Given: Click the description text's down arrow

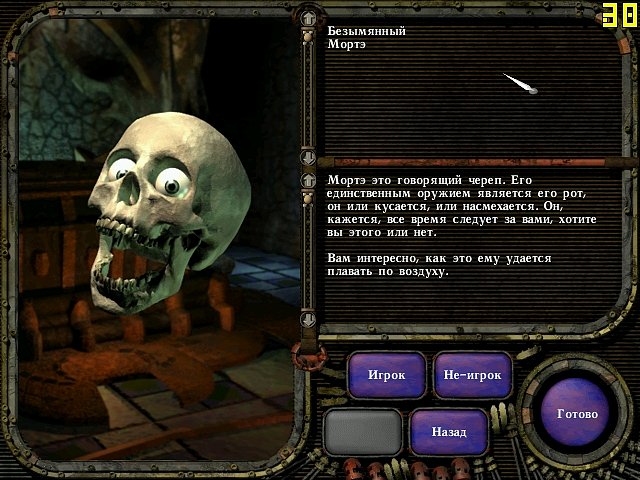Looking at the screenshot, I should tap(310, 319).
